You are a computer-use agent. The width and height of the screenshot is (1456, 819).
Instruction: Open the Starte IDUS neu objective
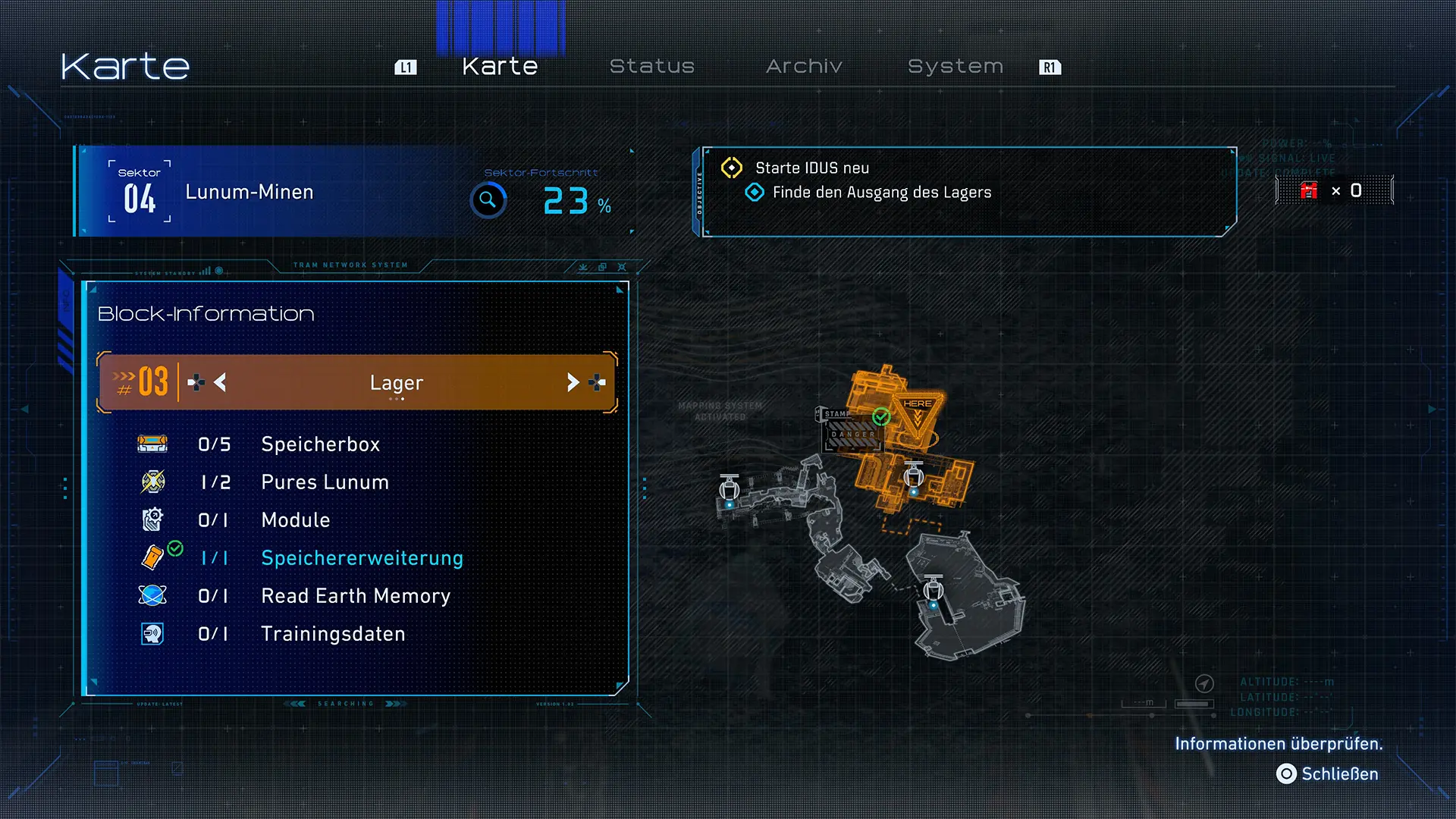point(811,168)
